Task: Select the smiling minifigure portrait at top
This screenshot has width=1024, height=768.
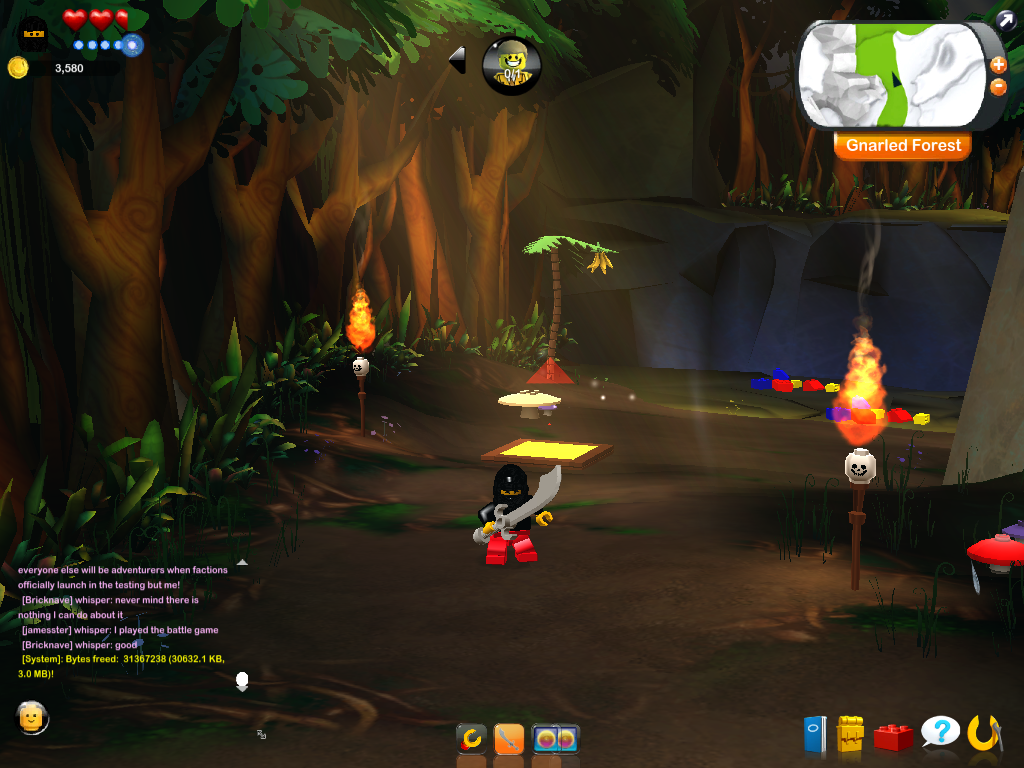Action: [x=512, y=65]
